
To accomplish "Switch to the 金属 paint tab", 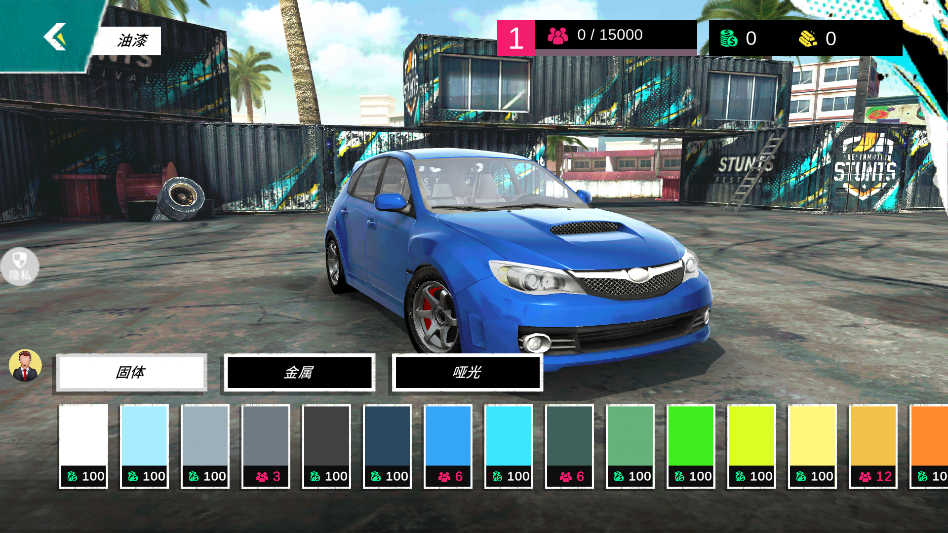I will pos(299,372).
